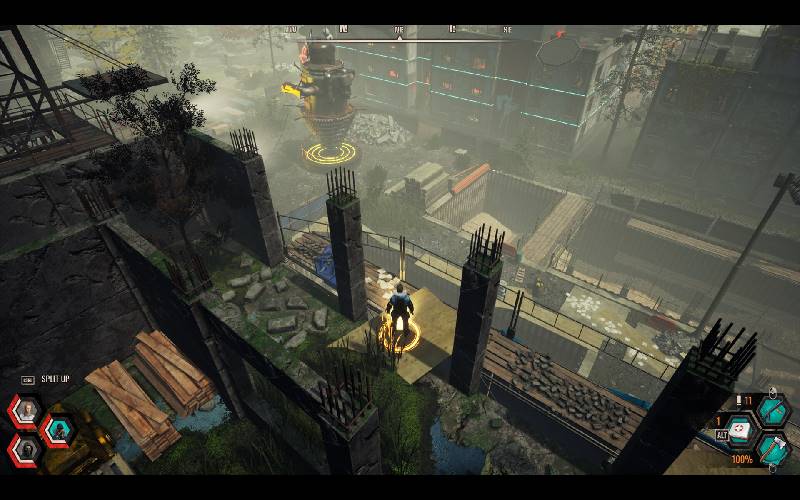Equip the ranged weapon slot
The image size is (800, 500).
(x=773, y=410)
